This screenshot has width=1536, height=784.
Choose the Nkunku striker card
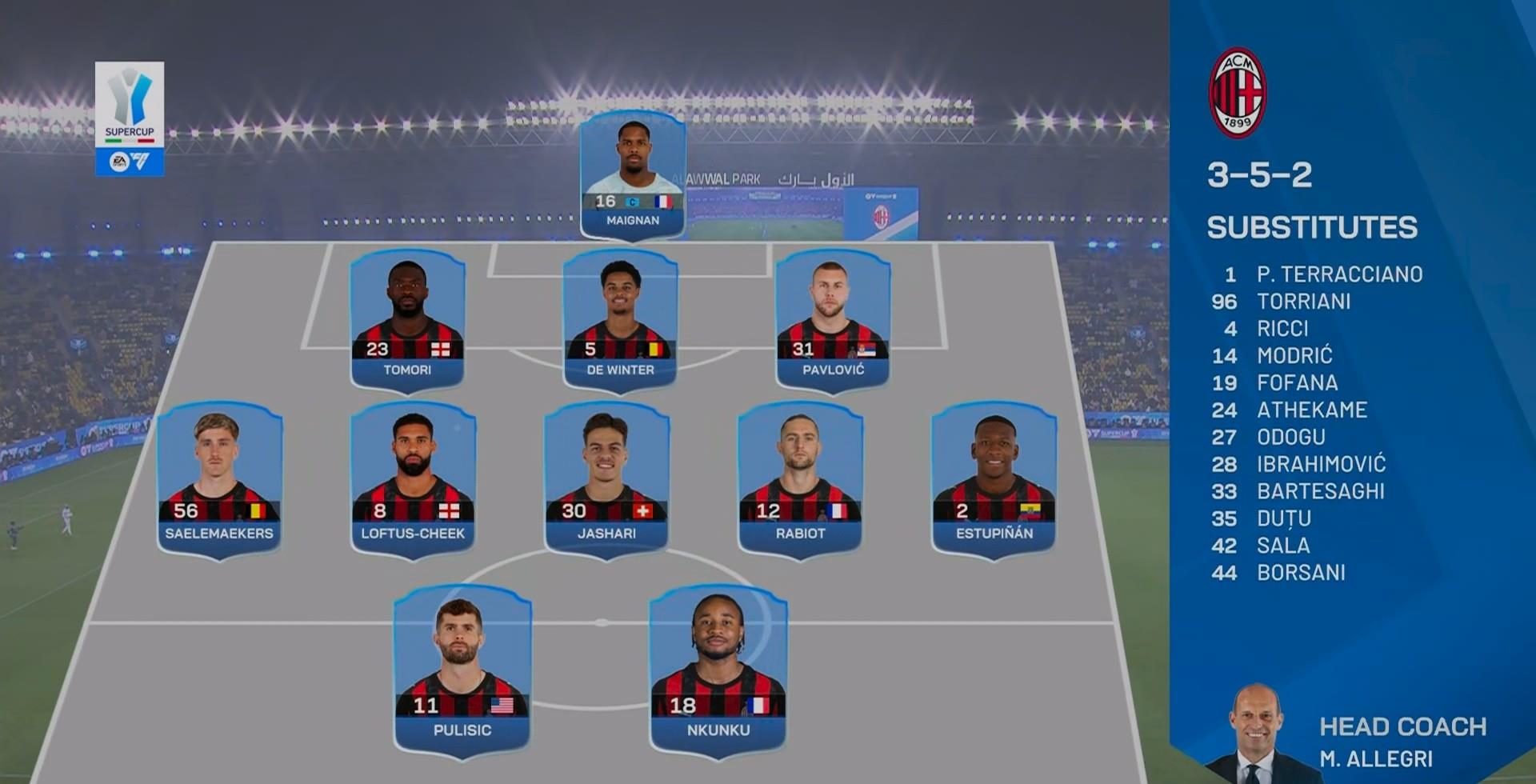point(718,668)
